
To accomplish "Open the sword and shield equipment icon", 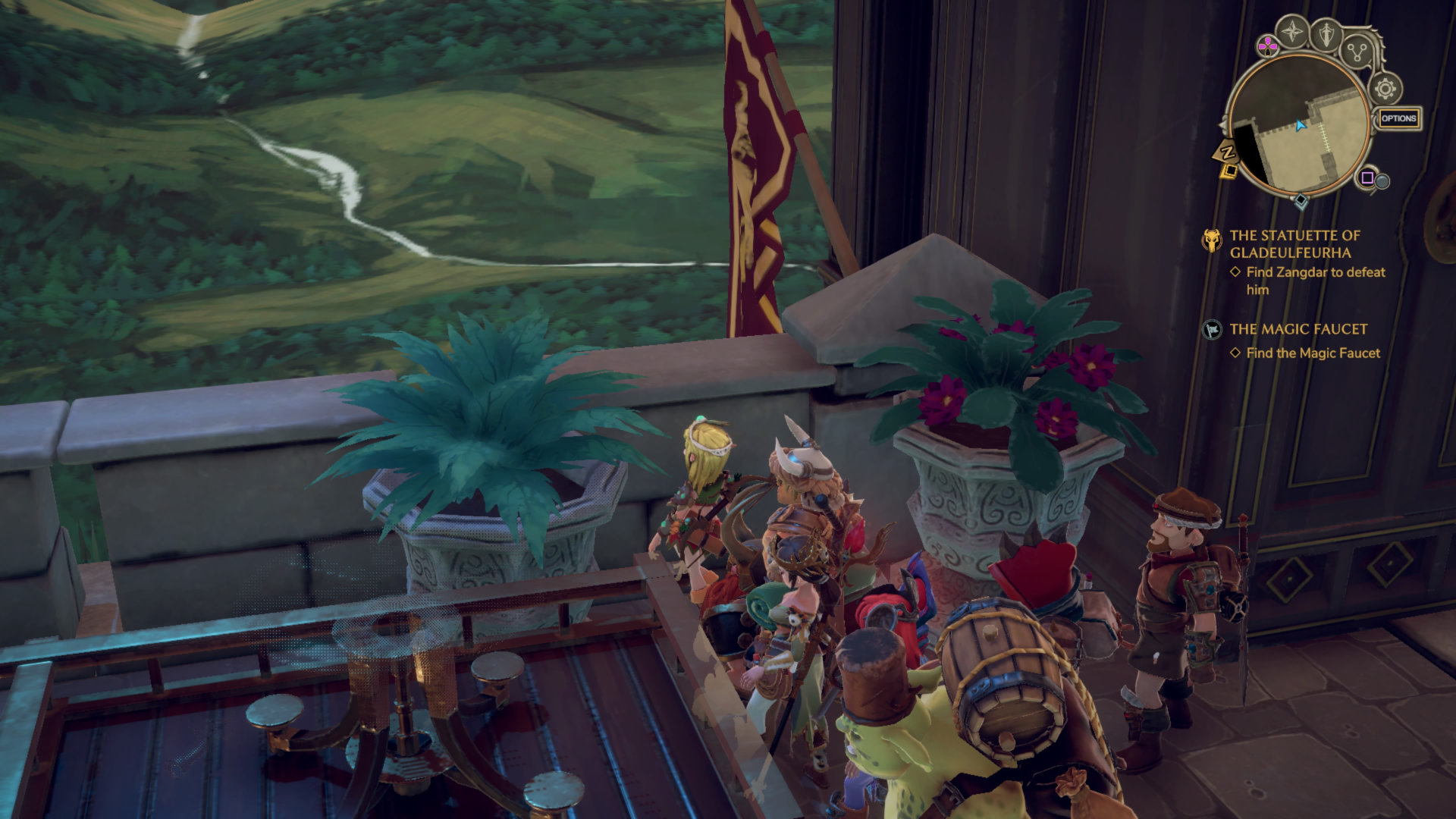I will pos(1326,34).
